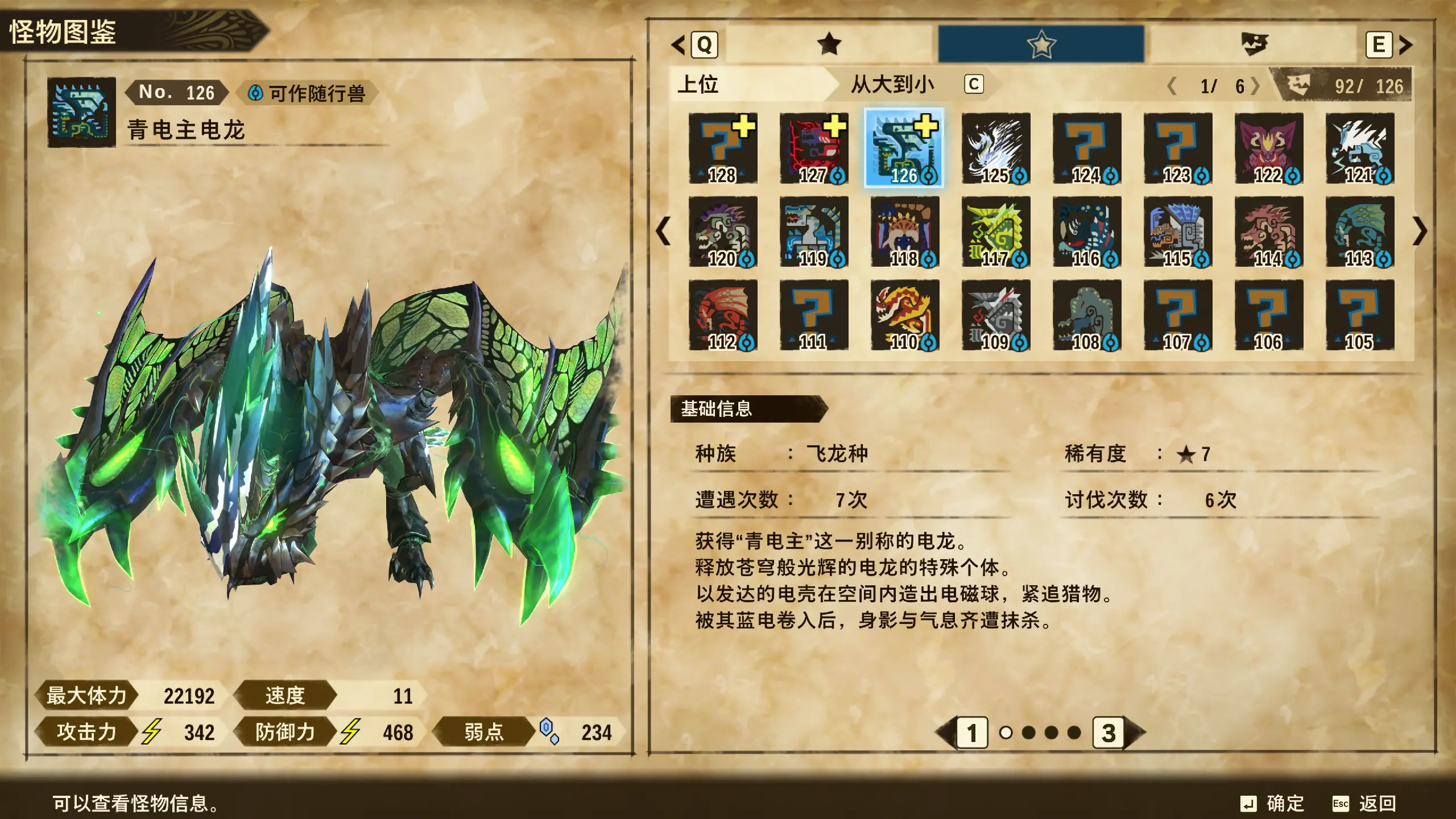The height and width of the screenshot is (819, 1456).
Task: Open monster entry number 125
Action: [996, 148]
